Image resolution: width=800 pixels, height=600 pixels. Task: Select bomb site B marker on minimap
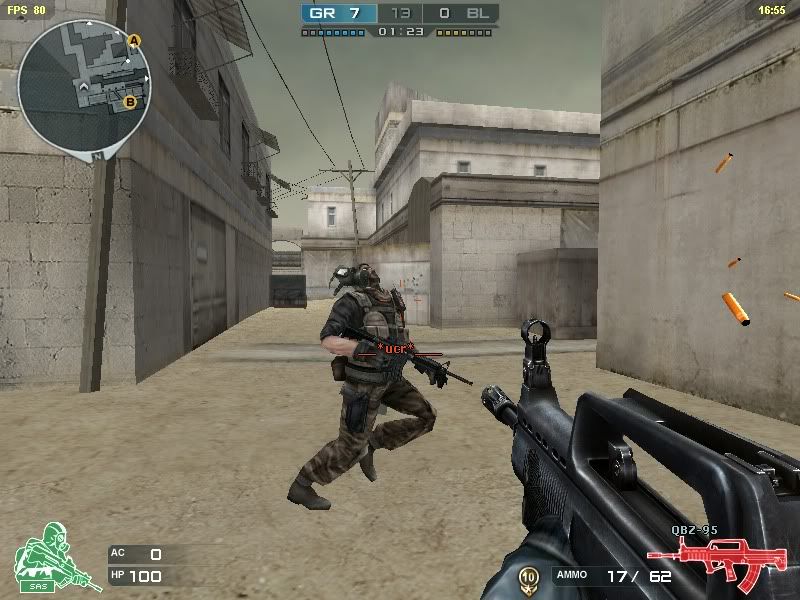click(x=130, y=101)
